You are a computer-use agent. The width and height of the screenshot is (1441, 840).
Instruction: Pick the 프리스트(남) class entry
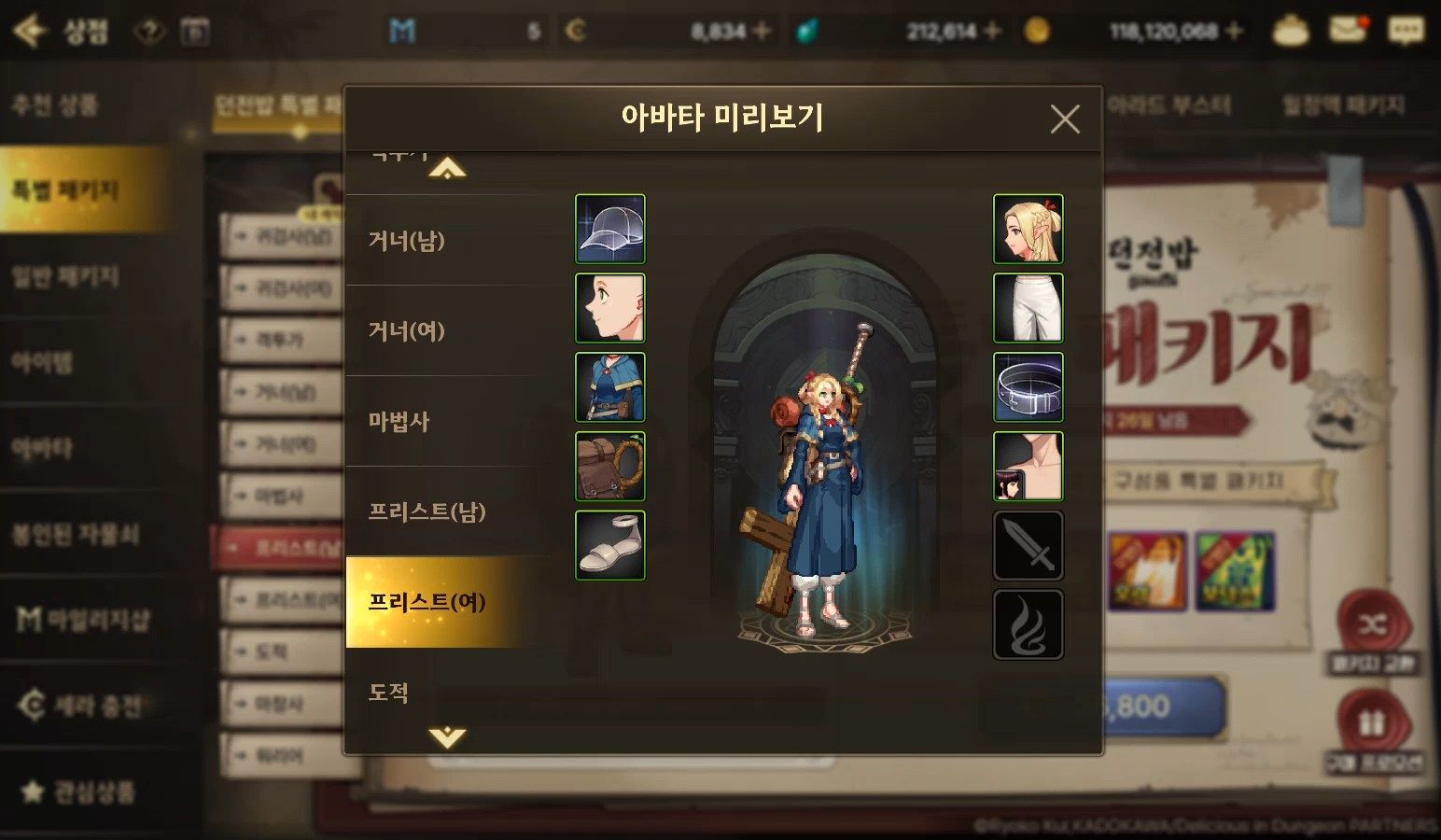click(x=448, y=512)
